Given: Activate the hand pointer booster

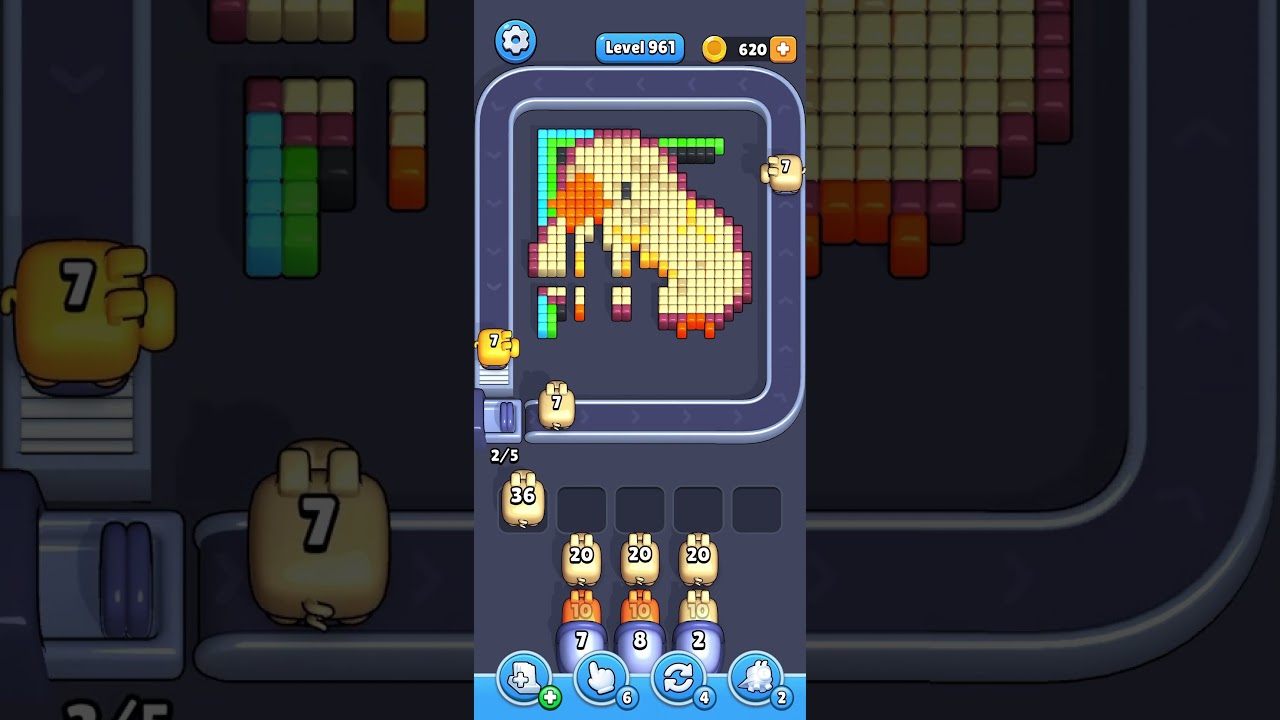Looking at the screenshot, I should (x=600, y=680).
